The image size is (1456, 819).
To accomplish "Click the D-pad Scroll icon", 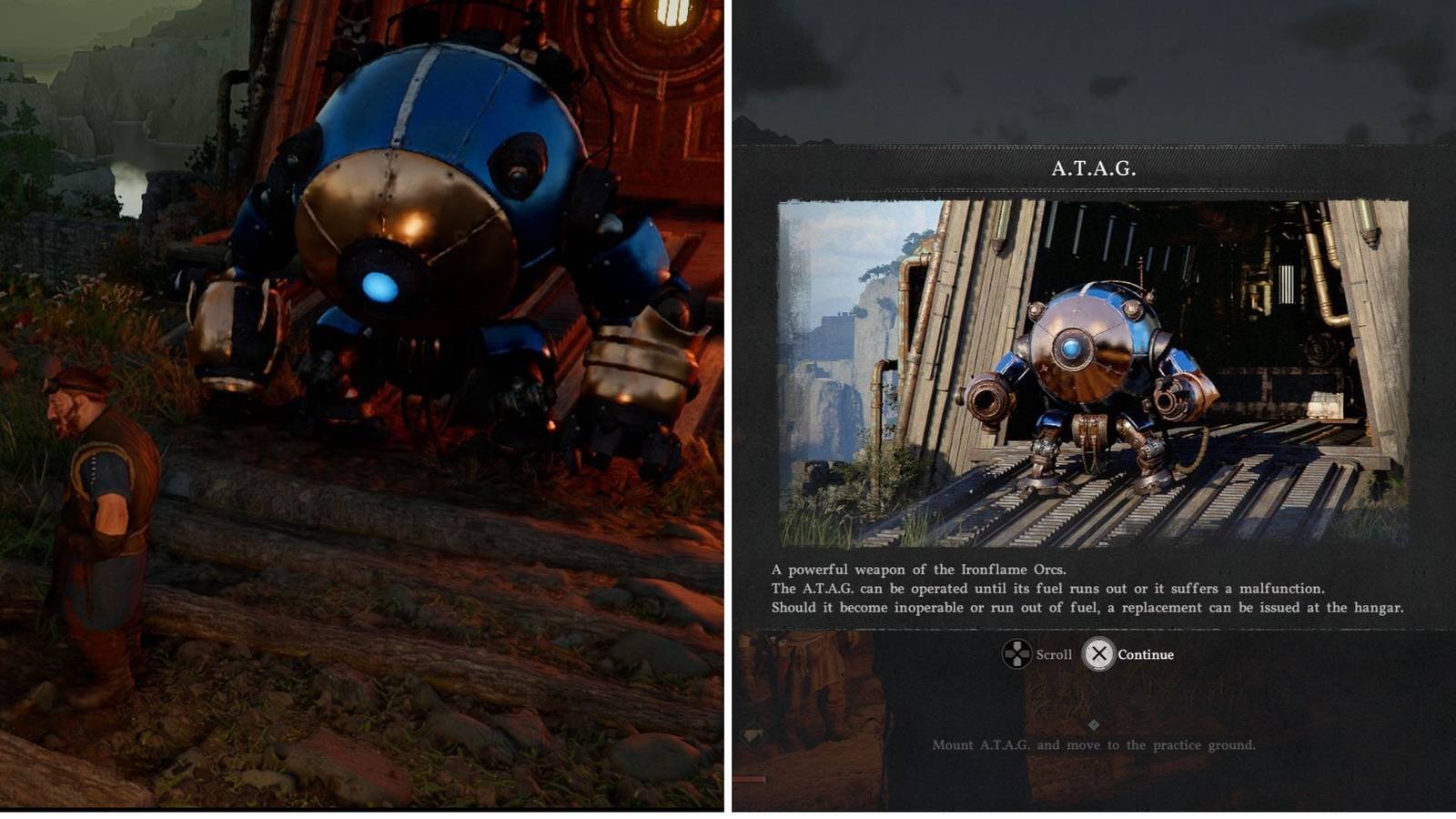I will 1017,654.
